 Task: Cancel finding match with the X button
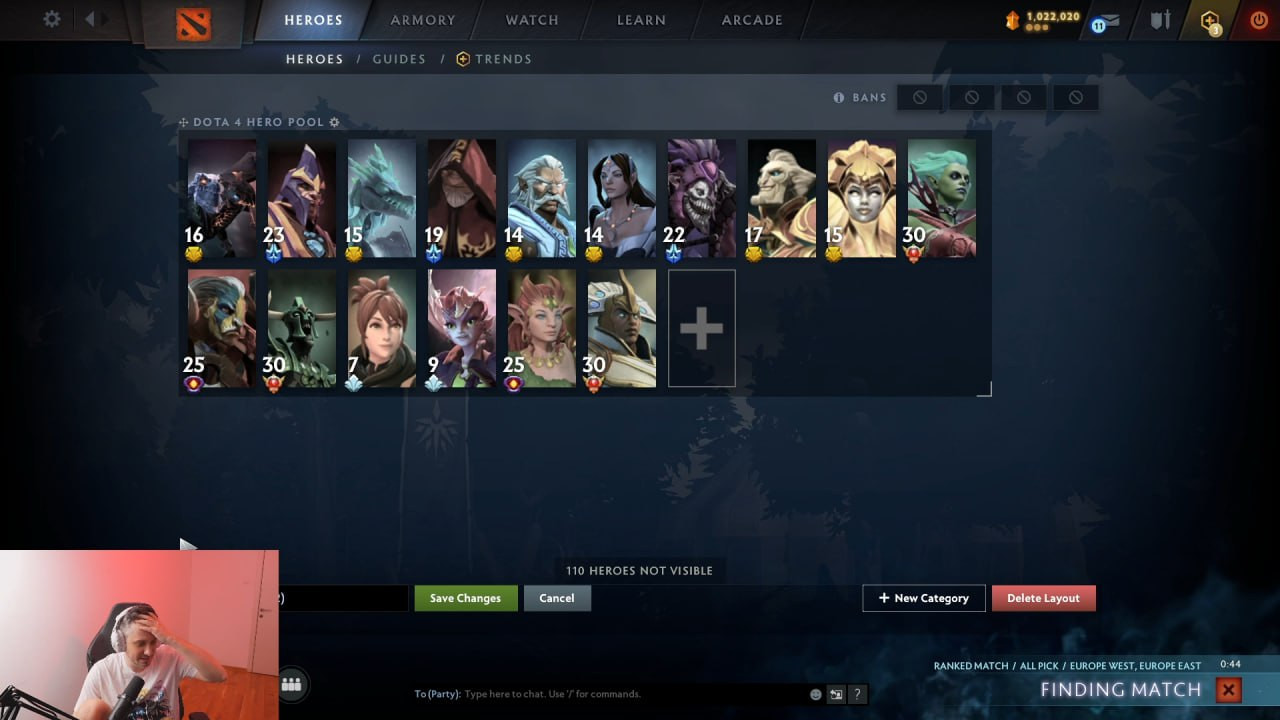pos(1228,689)
